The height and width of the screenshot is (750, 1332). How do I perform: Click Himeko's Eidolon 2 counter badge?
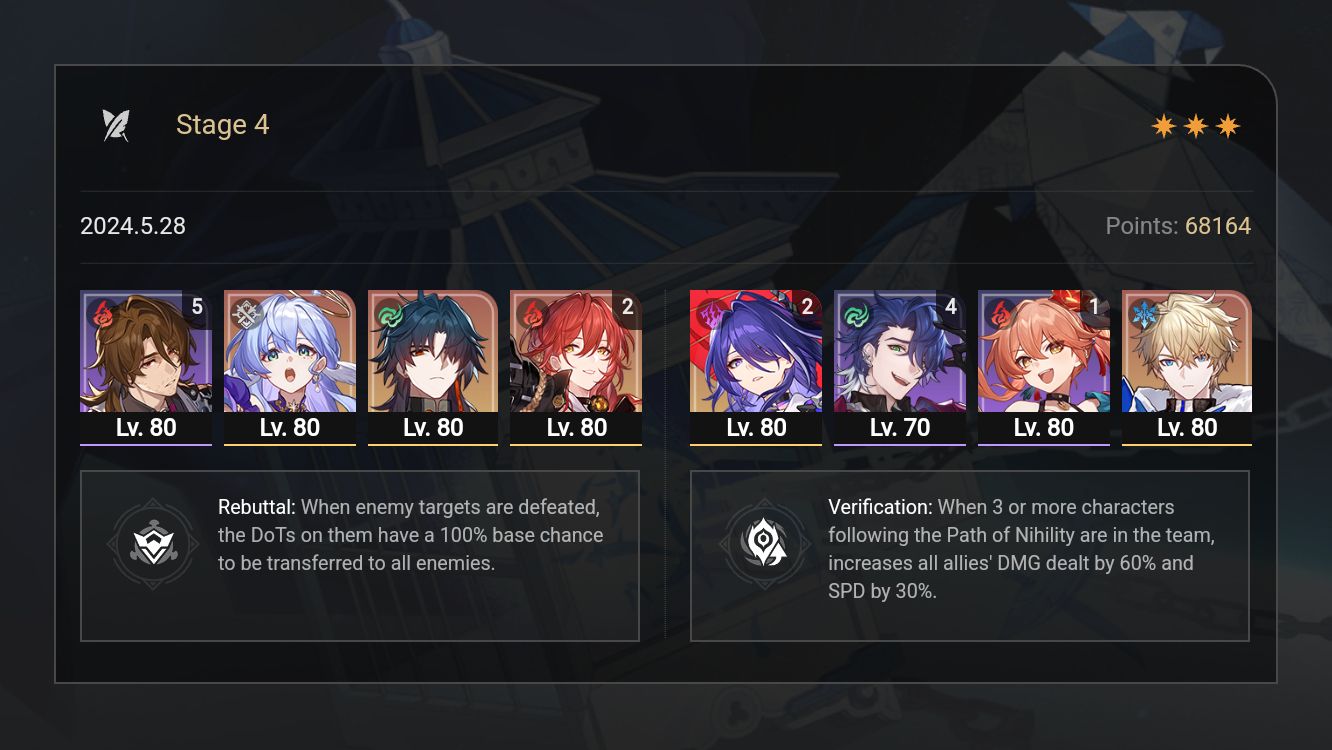(x=627, y=308)
